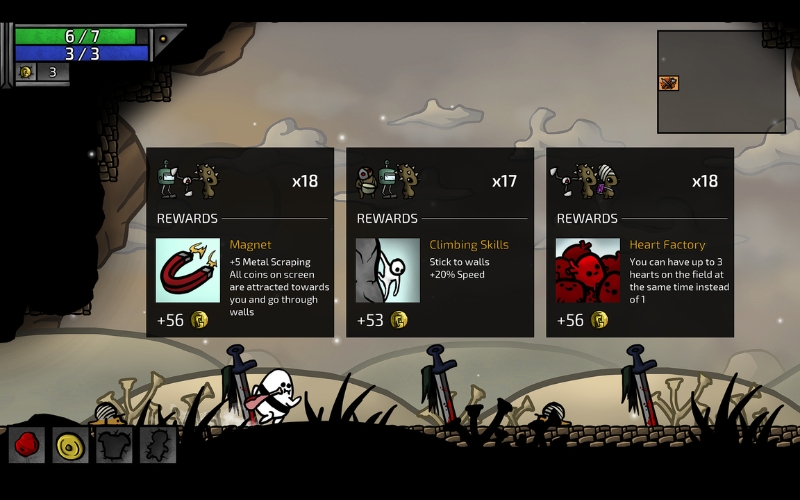Screen dimensions: 800x500
Task: Pick the Climbing Skills reward card
Action: pyautogui.click(x=440, y=243)
